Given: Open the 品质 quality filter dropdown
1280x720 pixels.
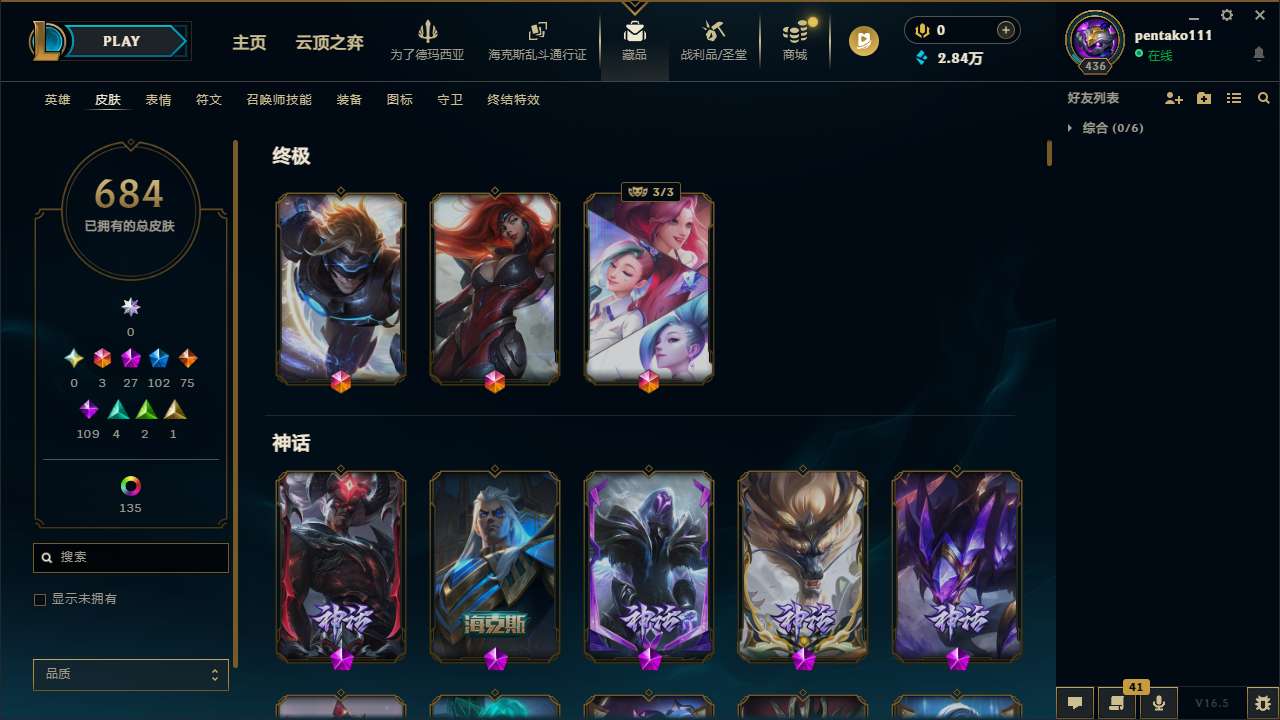Looking at the screenshot, I should tap(130, 674).
